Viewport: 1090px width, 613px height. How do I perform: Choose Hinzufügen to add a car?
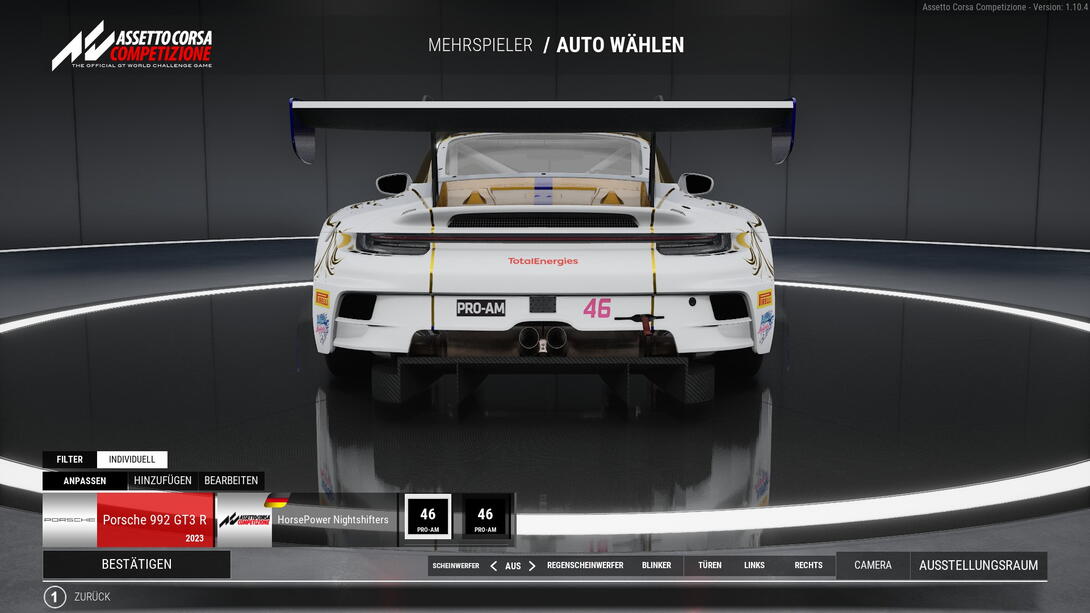click(163, 480)
